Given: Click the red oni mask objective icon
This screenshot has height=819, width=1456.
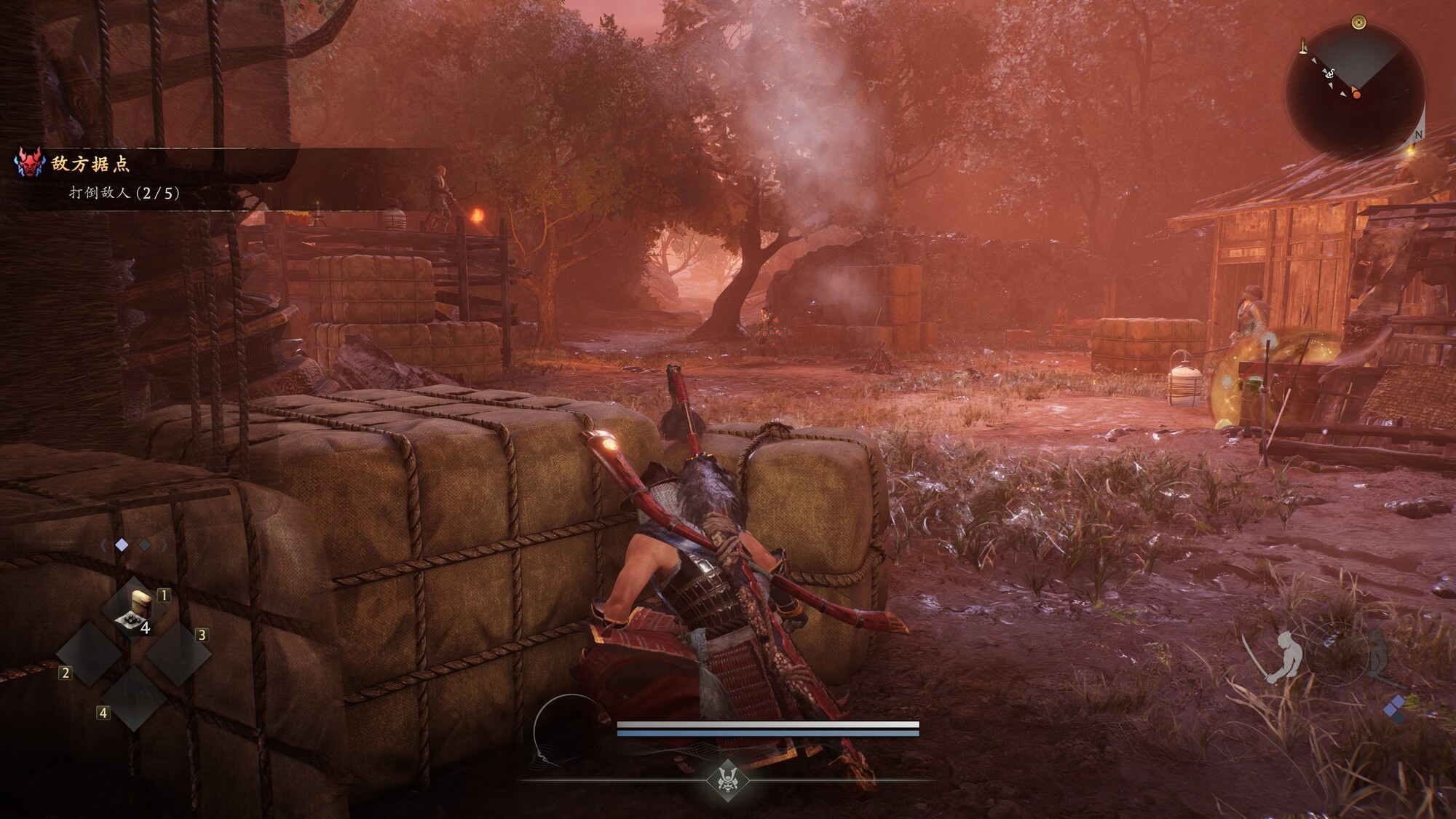Looking at the screenshot, I should (29, 162).
